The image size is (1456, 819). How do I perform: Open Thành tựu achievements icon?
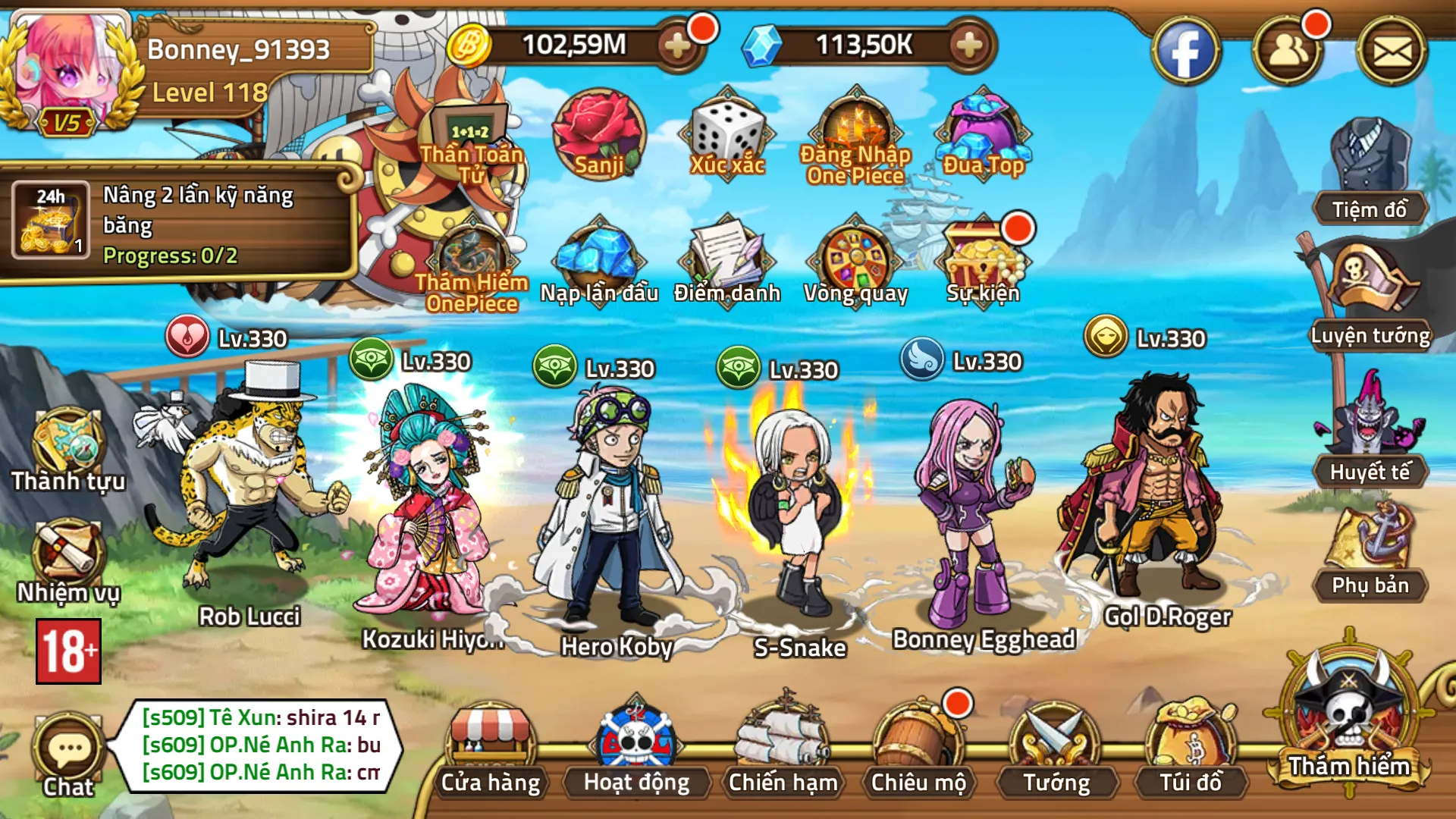coord(67,447)
